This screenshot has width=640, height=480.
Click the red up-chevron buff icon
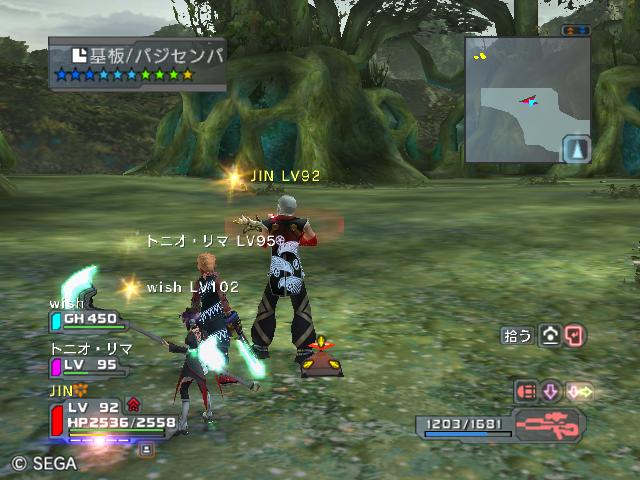click(133, 405)
